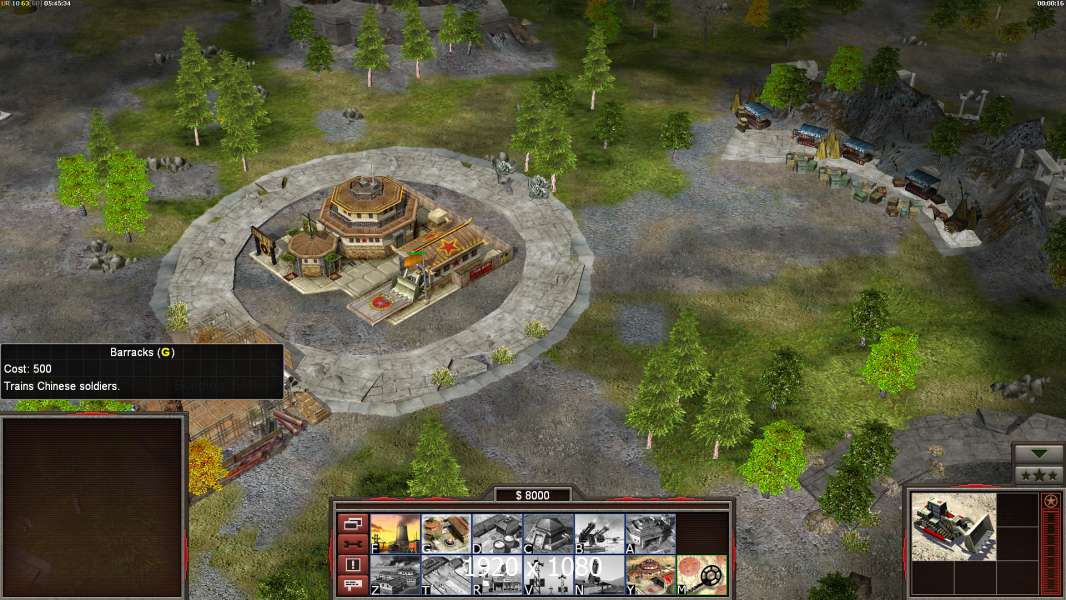Image resolution: width=1066 pixels, height=600 pixels.
Task: Choose the Nuclear Reactor build icon
Action: pyautogui.click(x=395, y=534)
